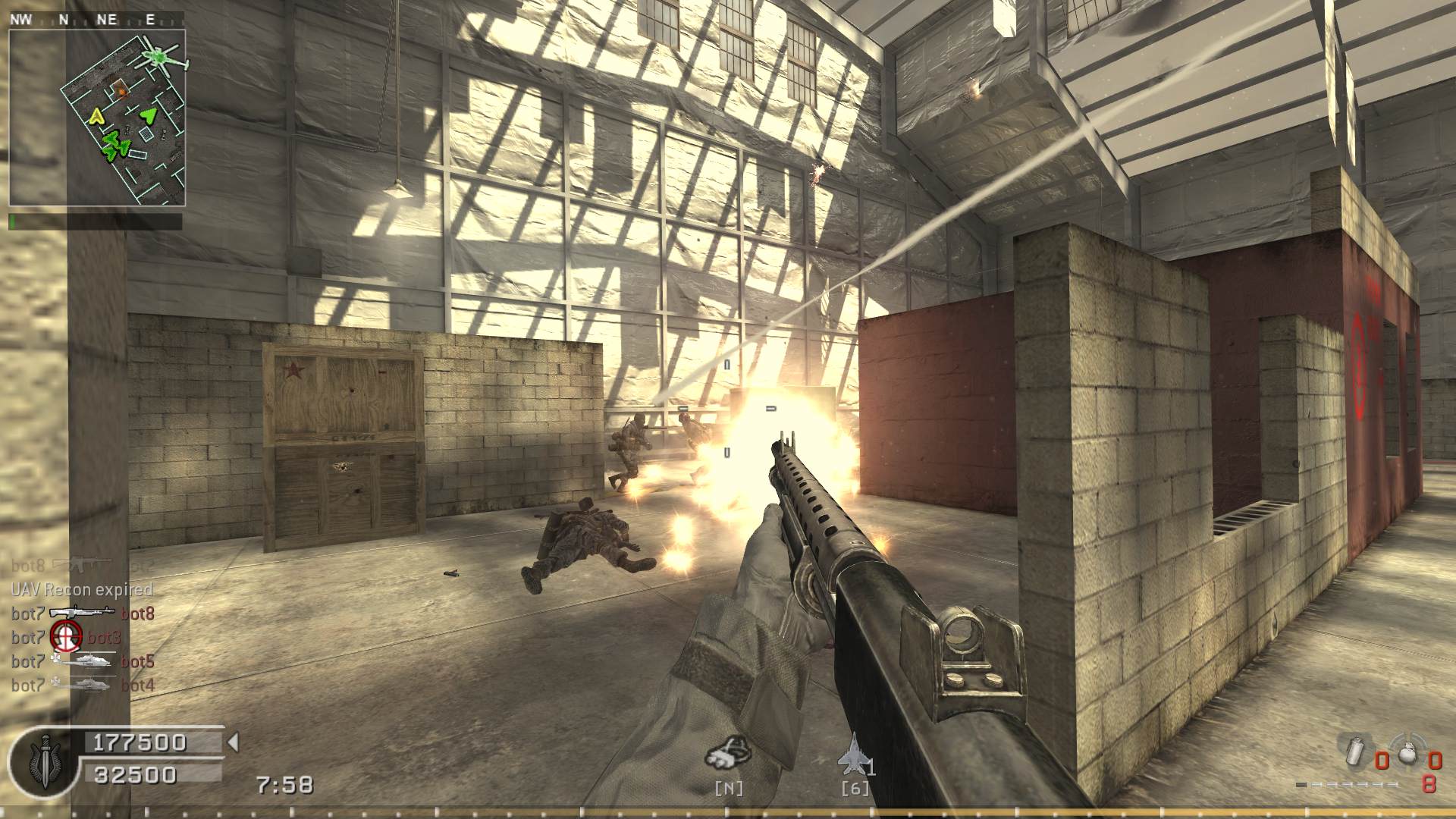Image resolution: width=1456 pixels, height=819 pixels.
Task: Click the minimap in the corner
Action: [97, 118]
